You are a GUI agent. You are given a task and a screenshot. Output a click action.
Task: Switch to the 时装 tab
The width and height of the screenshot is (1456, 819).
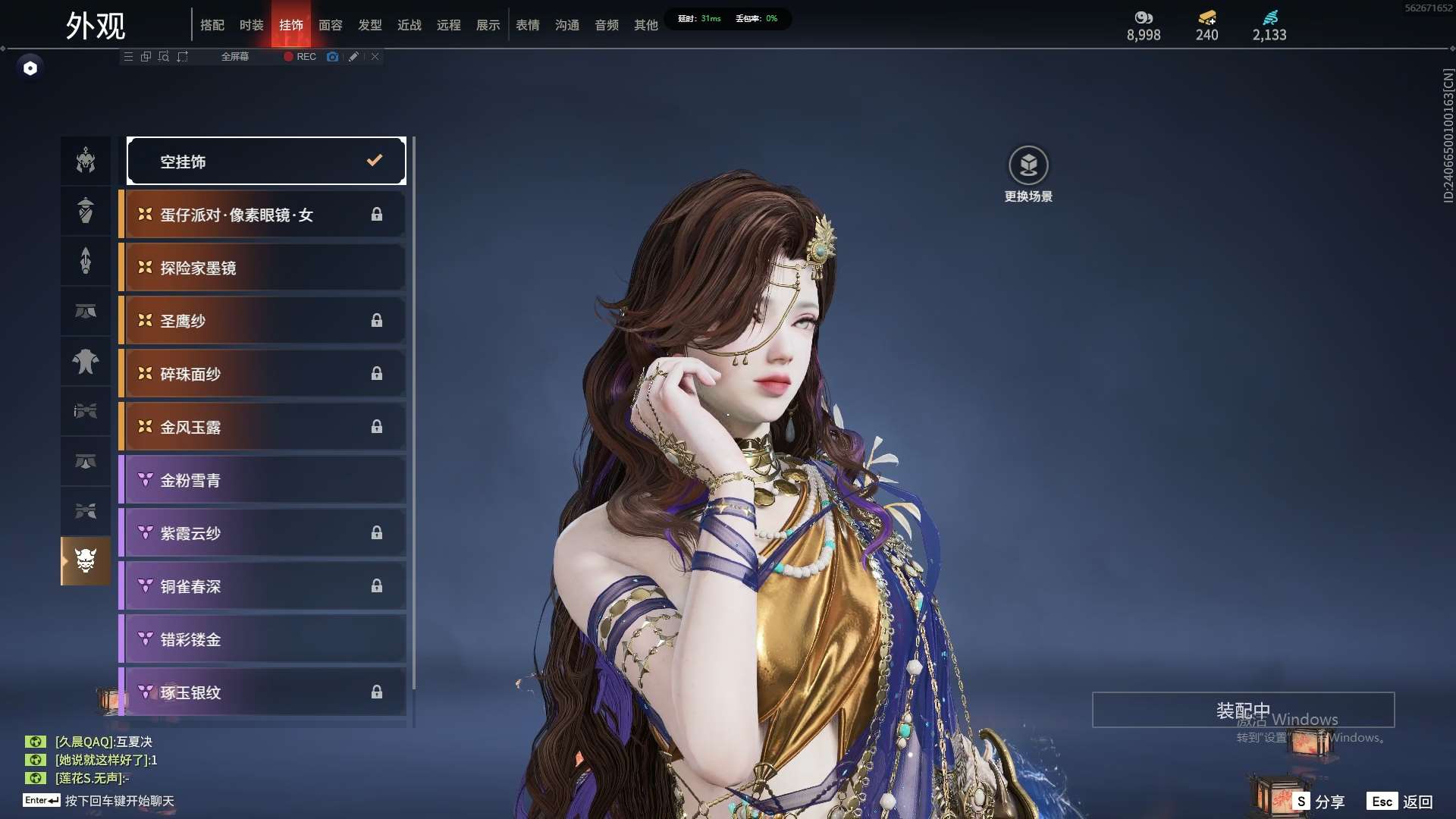pos(251,25)
